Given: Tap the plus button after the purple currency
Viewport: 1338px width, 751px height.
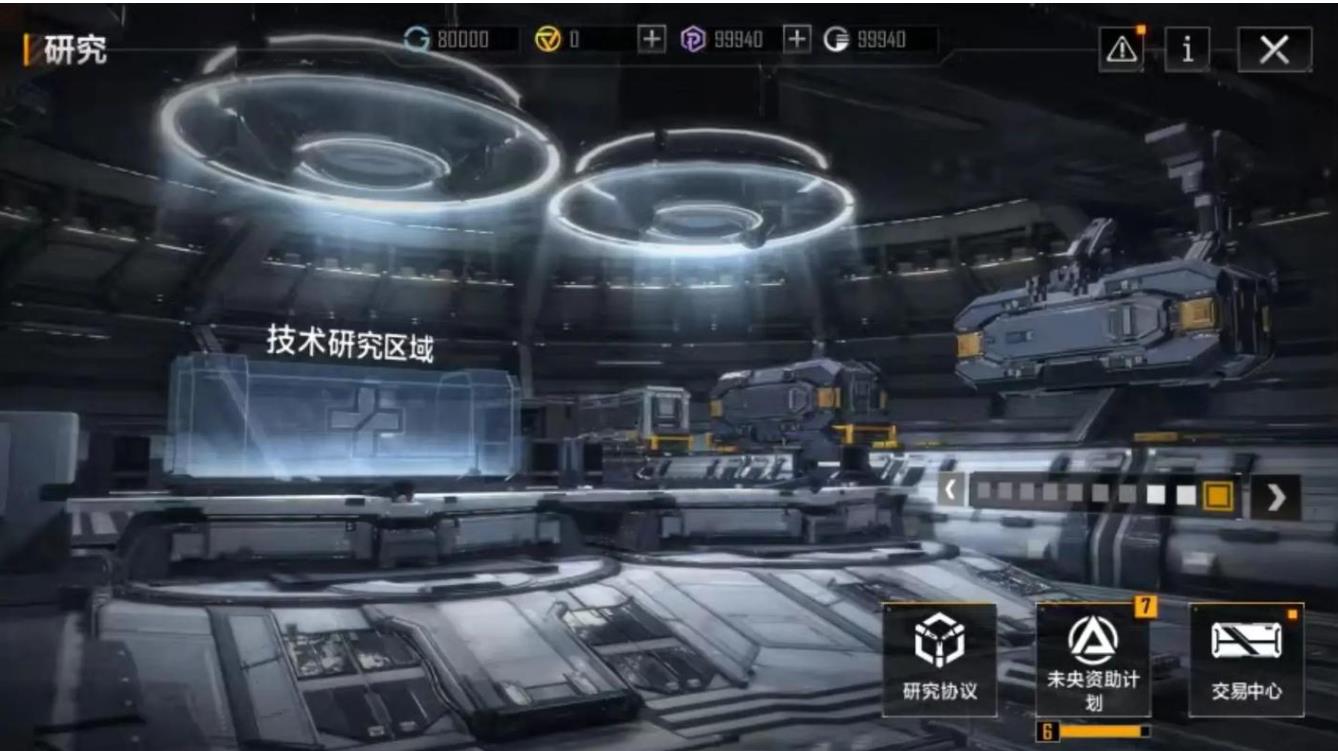Looking at the screenshot, I should [x=796, y=39].
